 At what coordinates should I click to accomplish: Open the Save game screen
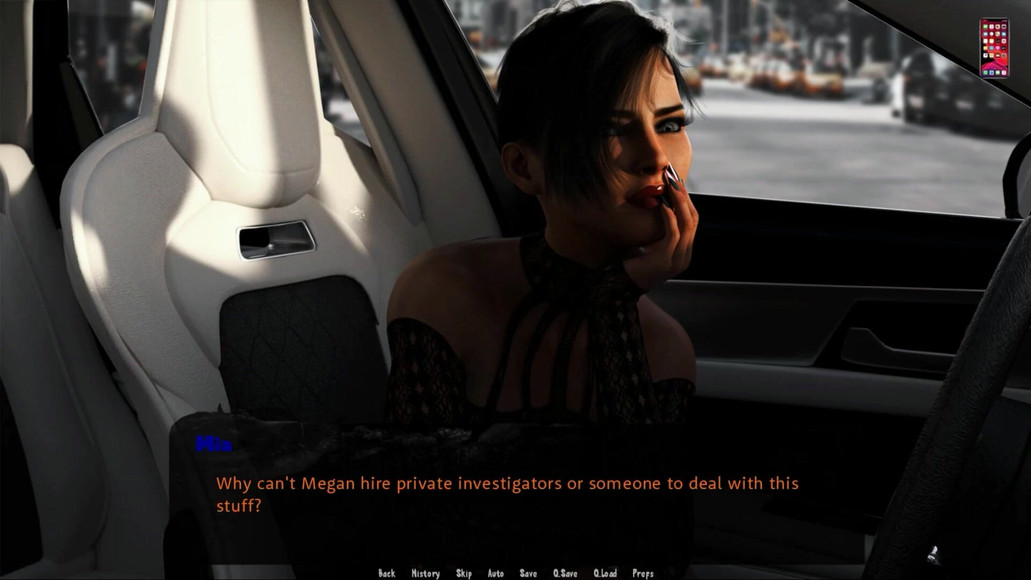tap(528, 573)
